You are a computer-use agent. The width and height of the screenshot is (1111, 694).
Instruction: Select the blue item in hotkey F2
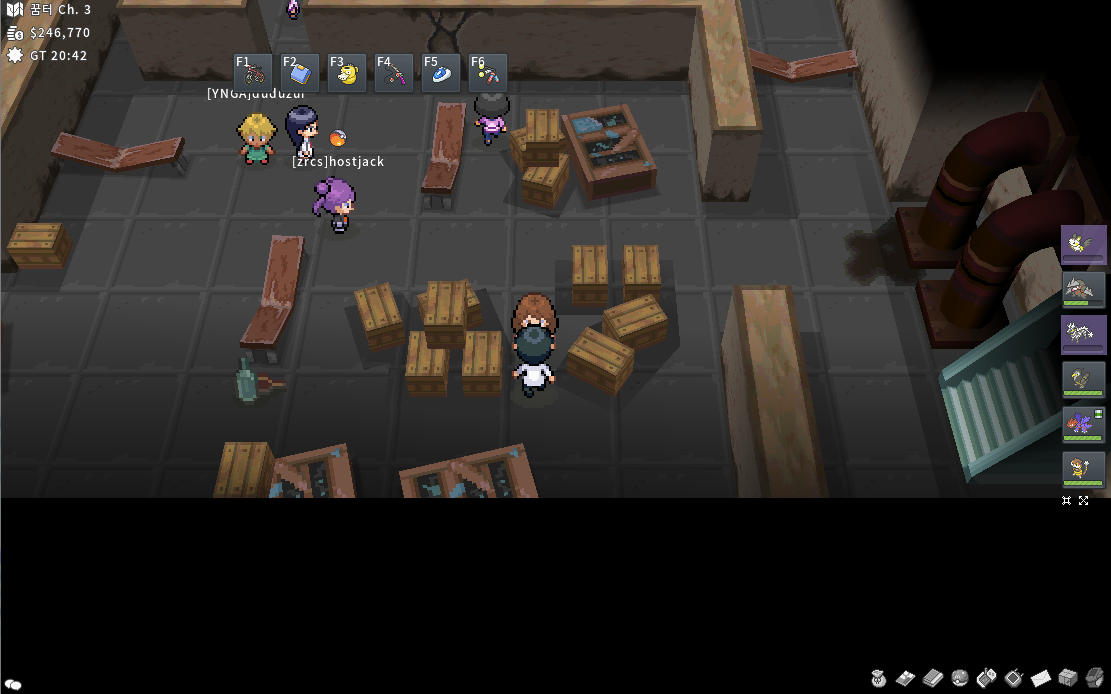[300, 73]
